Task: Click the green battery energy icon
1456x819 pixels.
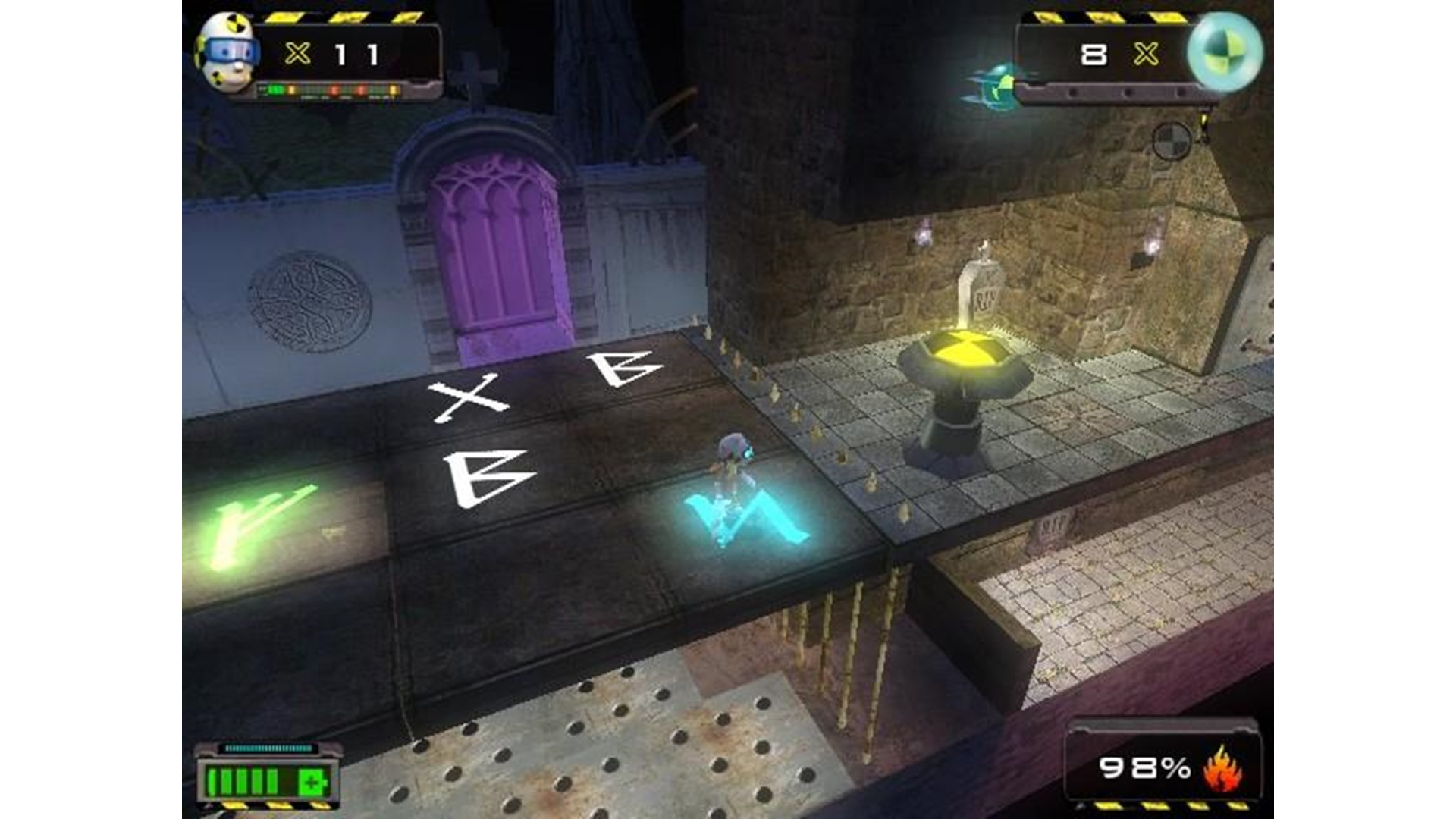Action: [x=267, y=780]
